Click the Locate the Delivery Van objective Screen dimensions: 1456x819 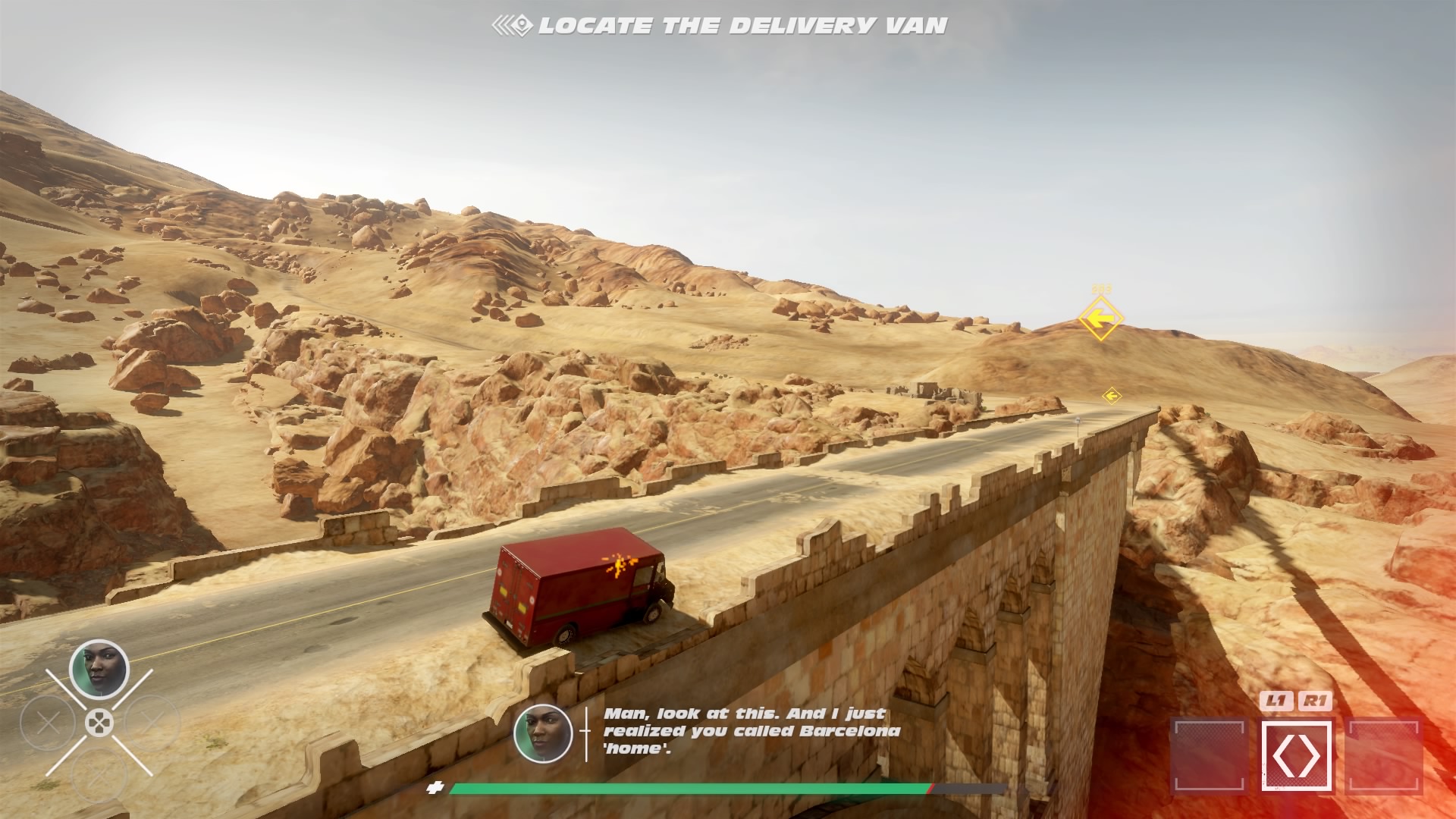click(x=720, y=26)
